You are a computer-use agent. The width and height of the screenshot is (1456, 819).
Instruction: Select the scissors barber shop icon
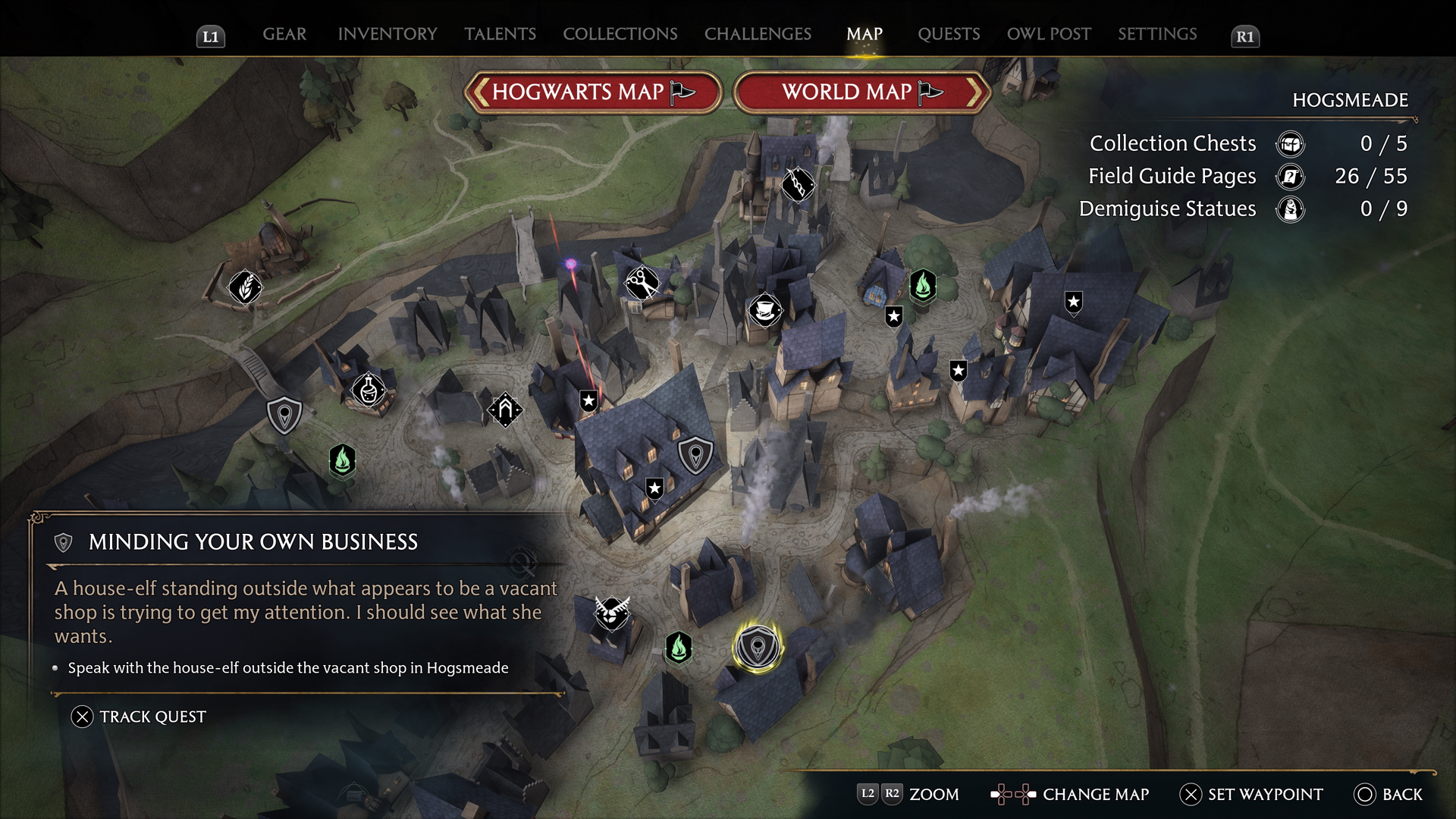642,282
